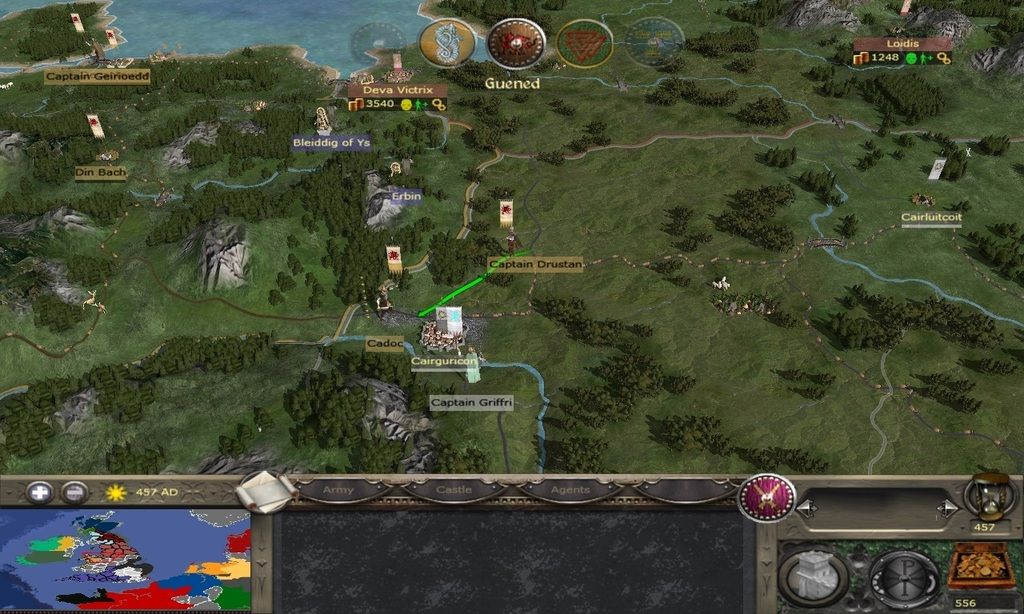
Task: Switch to the Agents tab
Action: click(568, 490)
